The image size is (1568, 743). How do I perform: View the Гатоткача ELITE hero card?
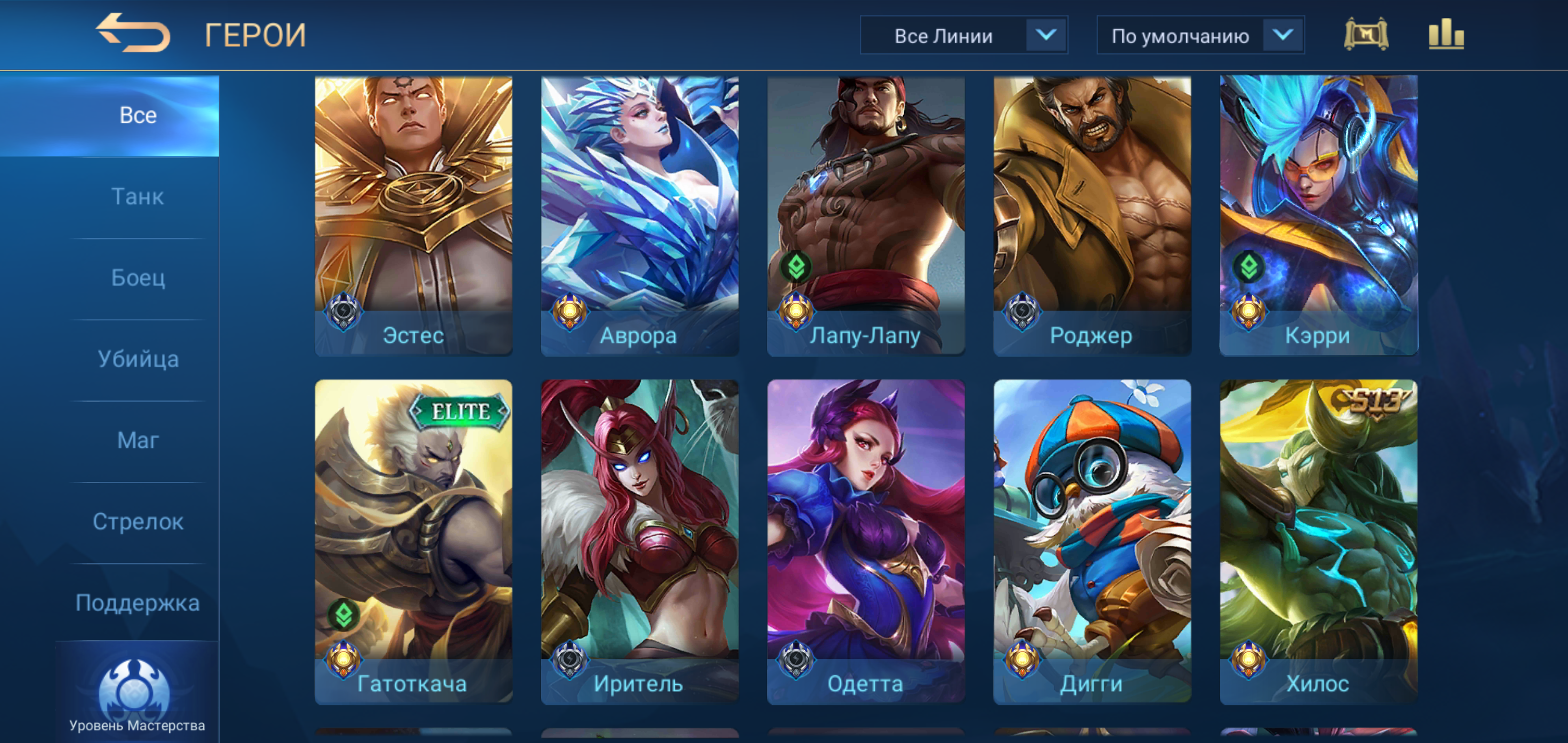pyautogui.click(x=413, y=541)
